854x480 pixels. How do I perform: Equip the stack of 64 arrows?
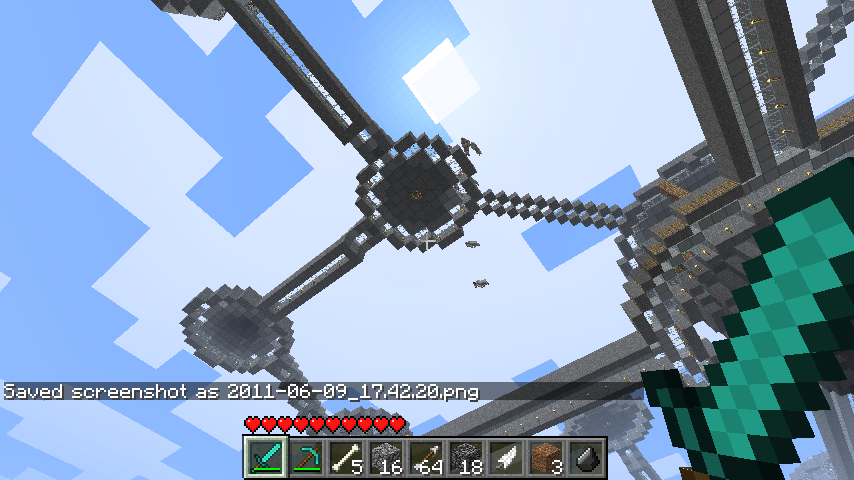pyautogui.click(x=425, y=458)
